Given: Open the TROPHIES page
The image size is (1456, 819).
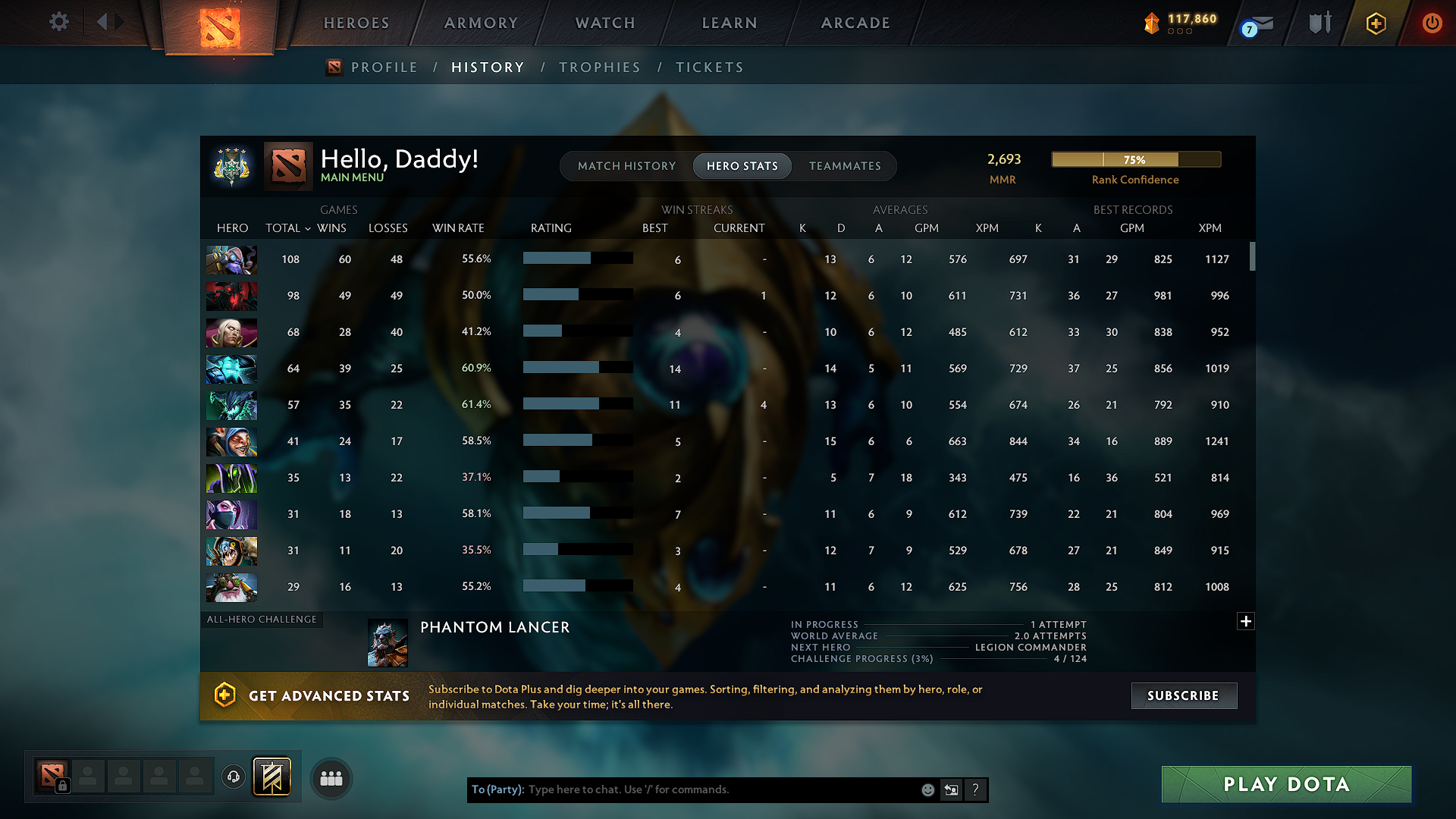Looking at the screenshot, I should 599,67.
